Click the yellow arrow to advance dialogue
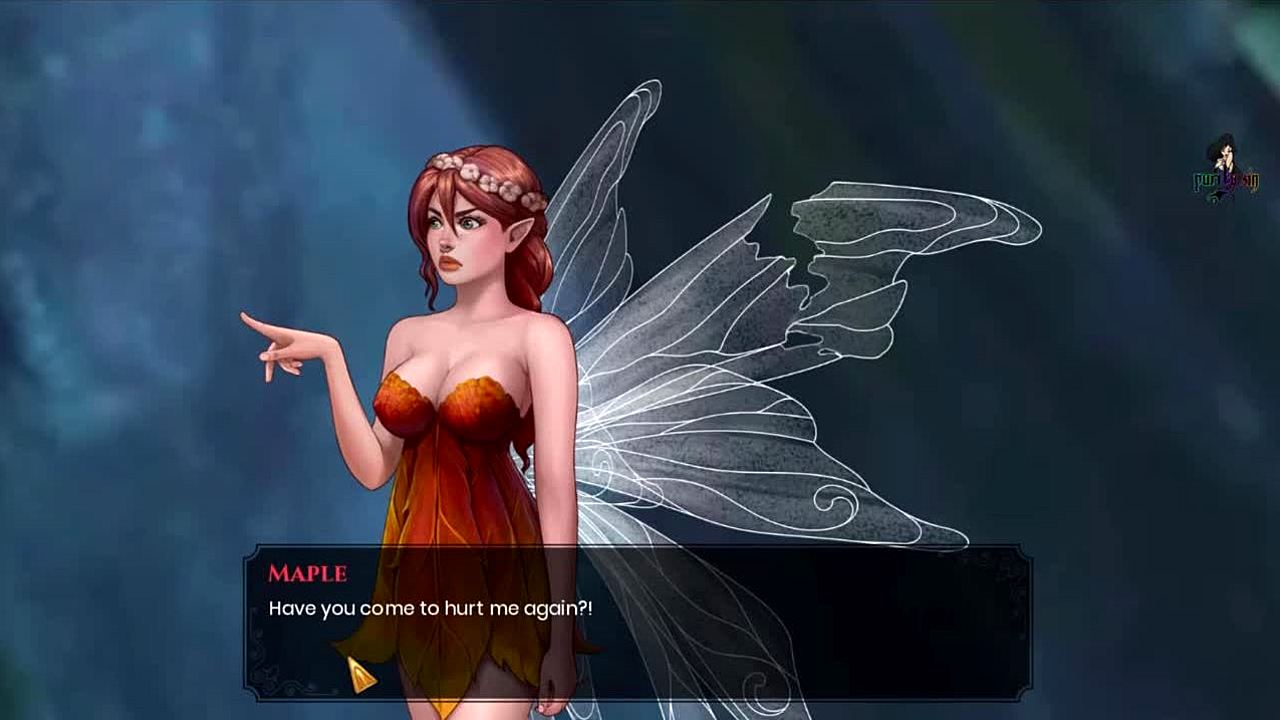The height and width of the screenshot is (720, 1280). tap(361, 675)
